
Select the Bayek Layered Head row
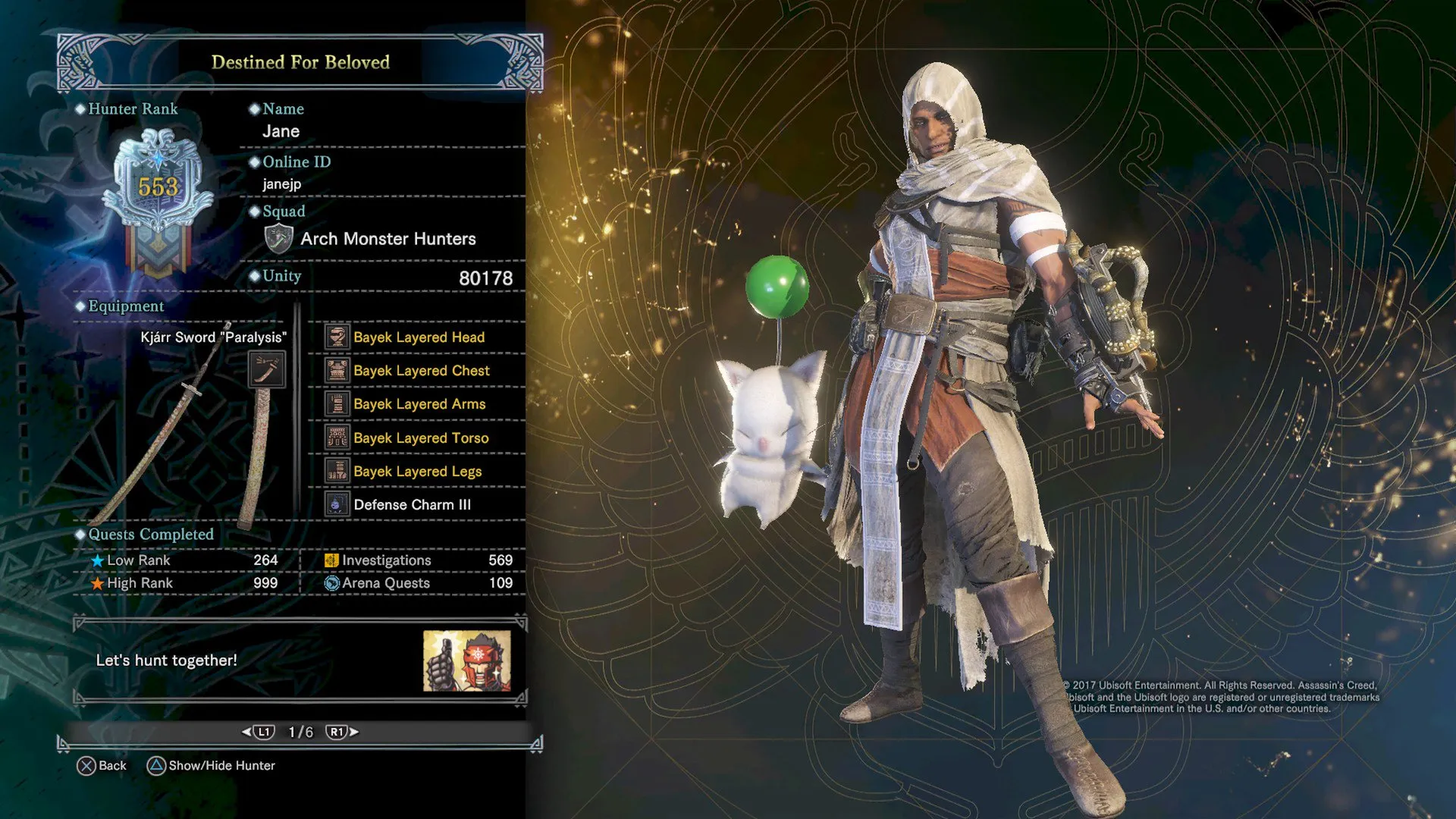[418, 337]
